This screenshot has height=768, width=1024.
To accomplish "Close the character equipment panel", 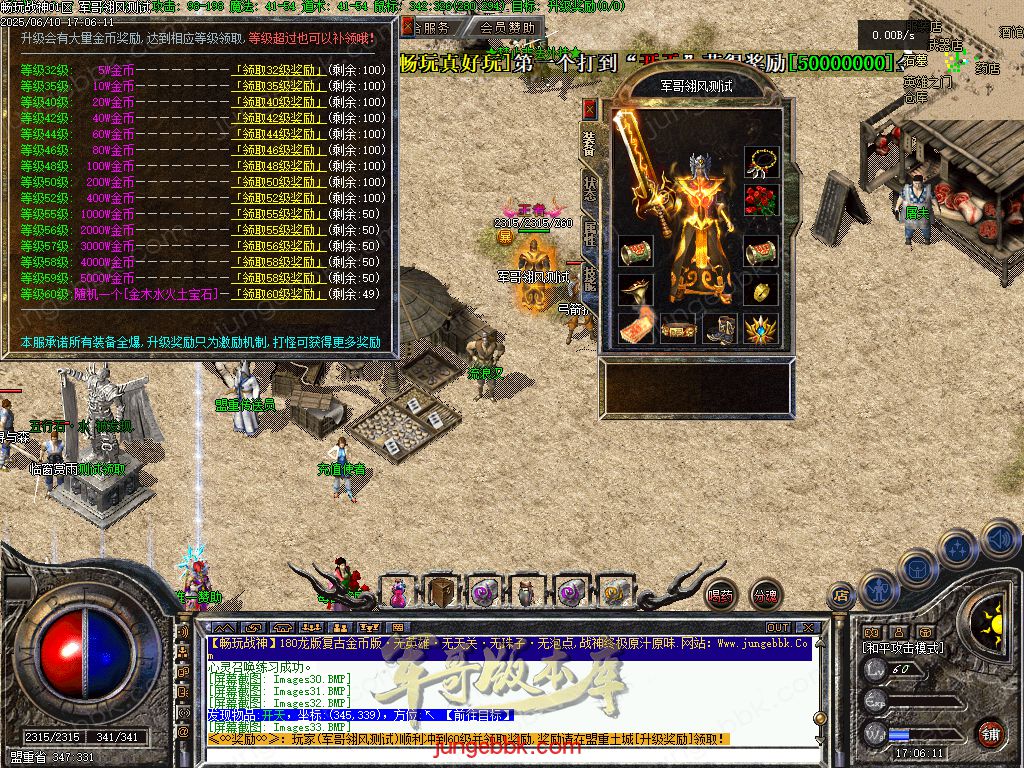I will (x=591, y=108).
